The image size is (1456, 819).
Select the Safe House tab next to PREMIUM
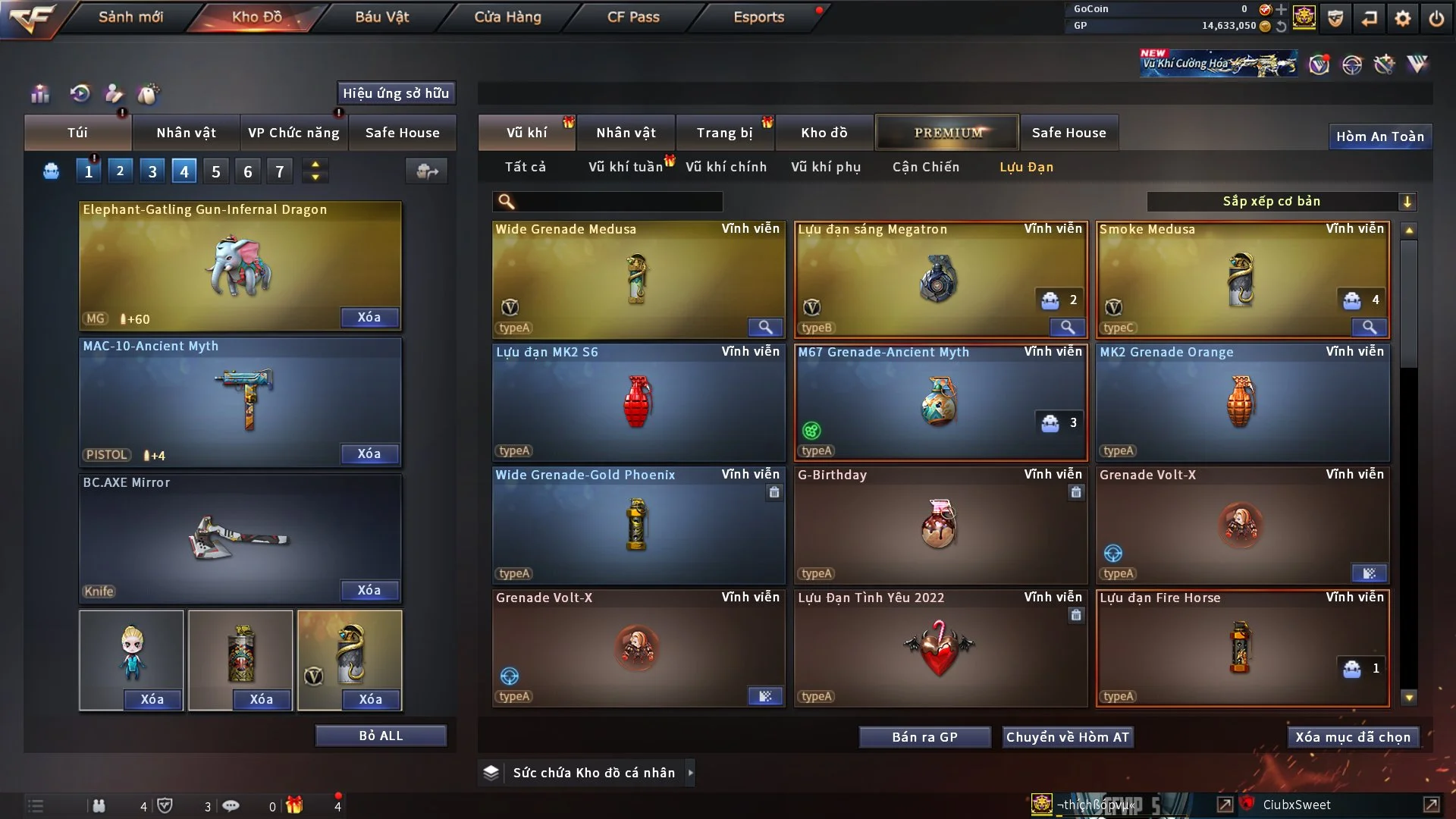[x=1068, y=133]
